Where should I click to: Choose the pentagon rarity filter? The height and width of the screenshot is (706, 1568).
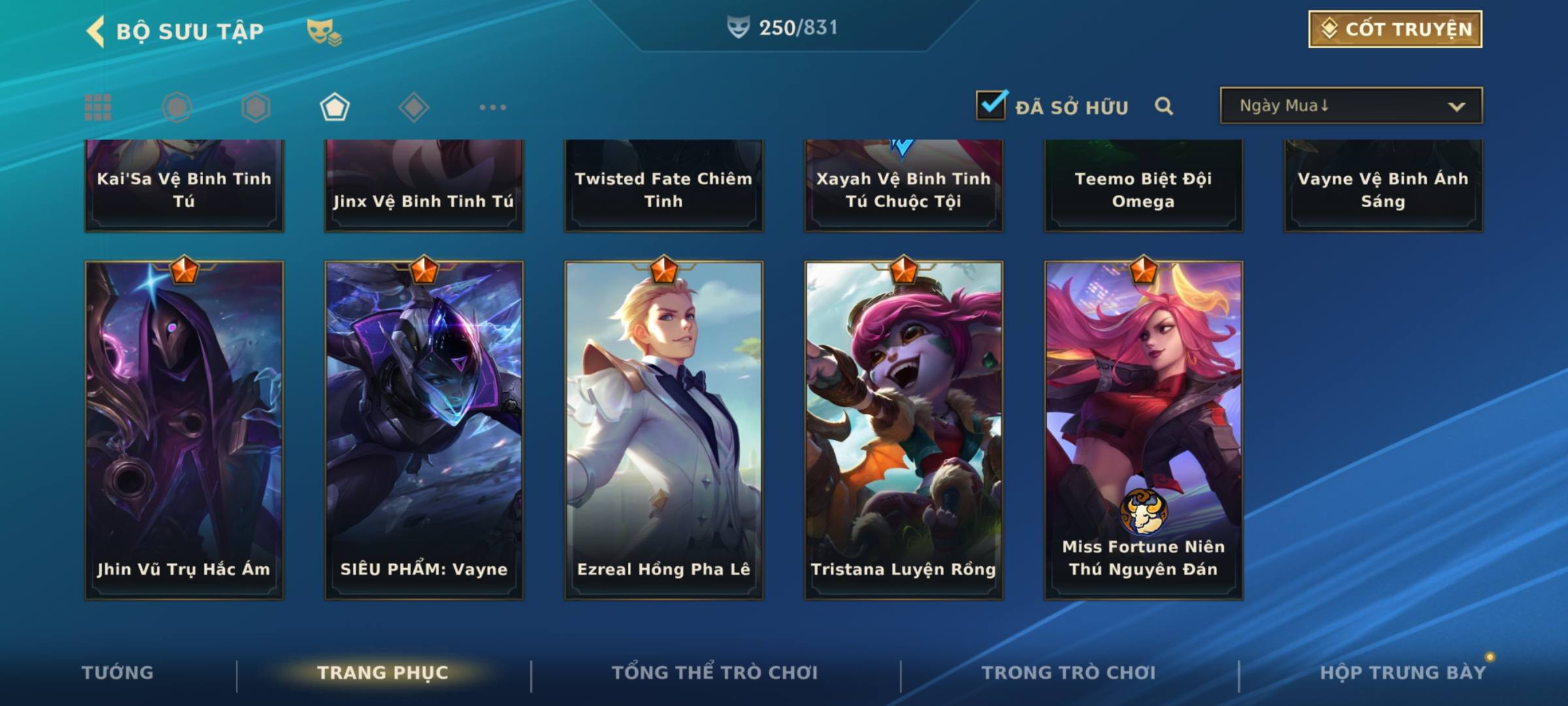tap(335, 107)
